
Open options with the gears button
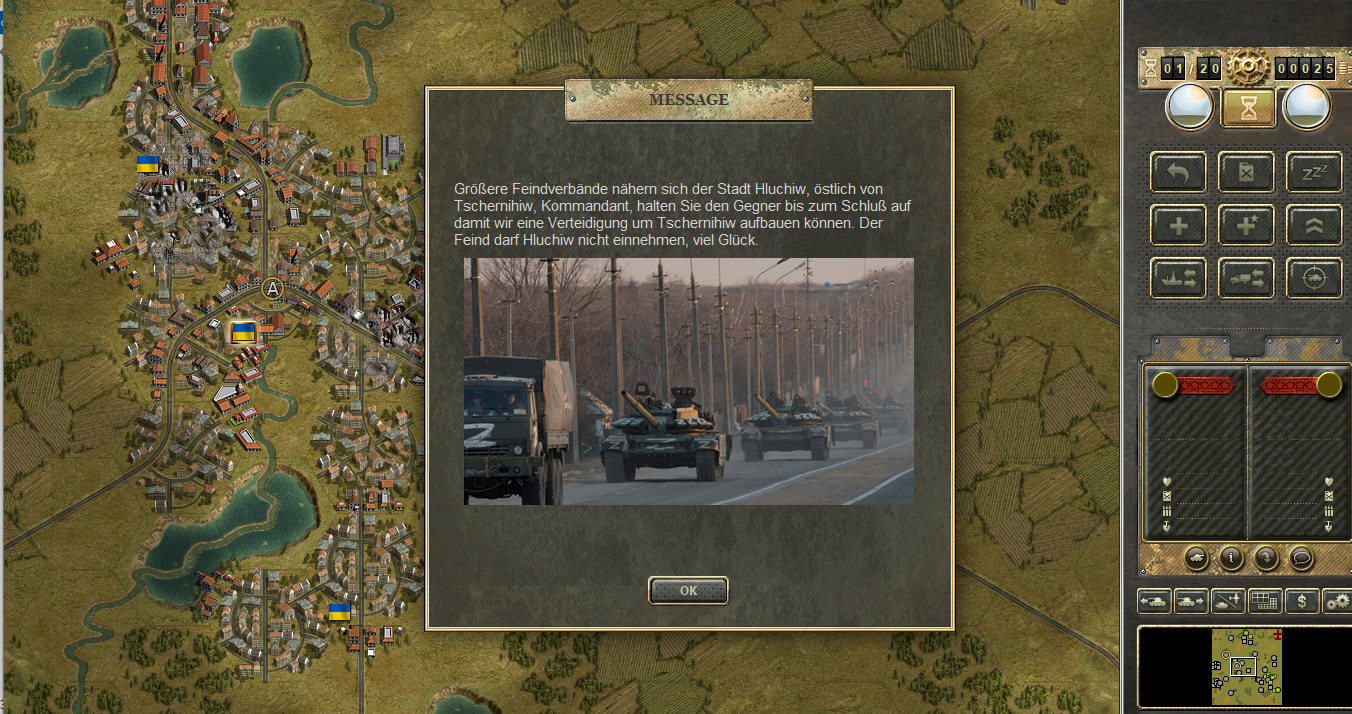[x=1337, y=601]
